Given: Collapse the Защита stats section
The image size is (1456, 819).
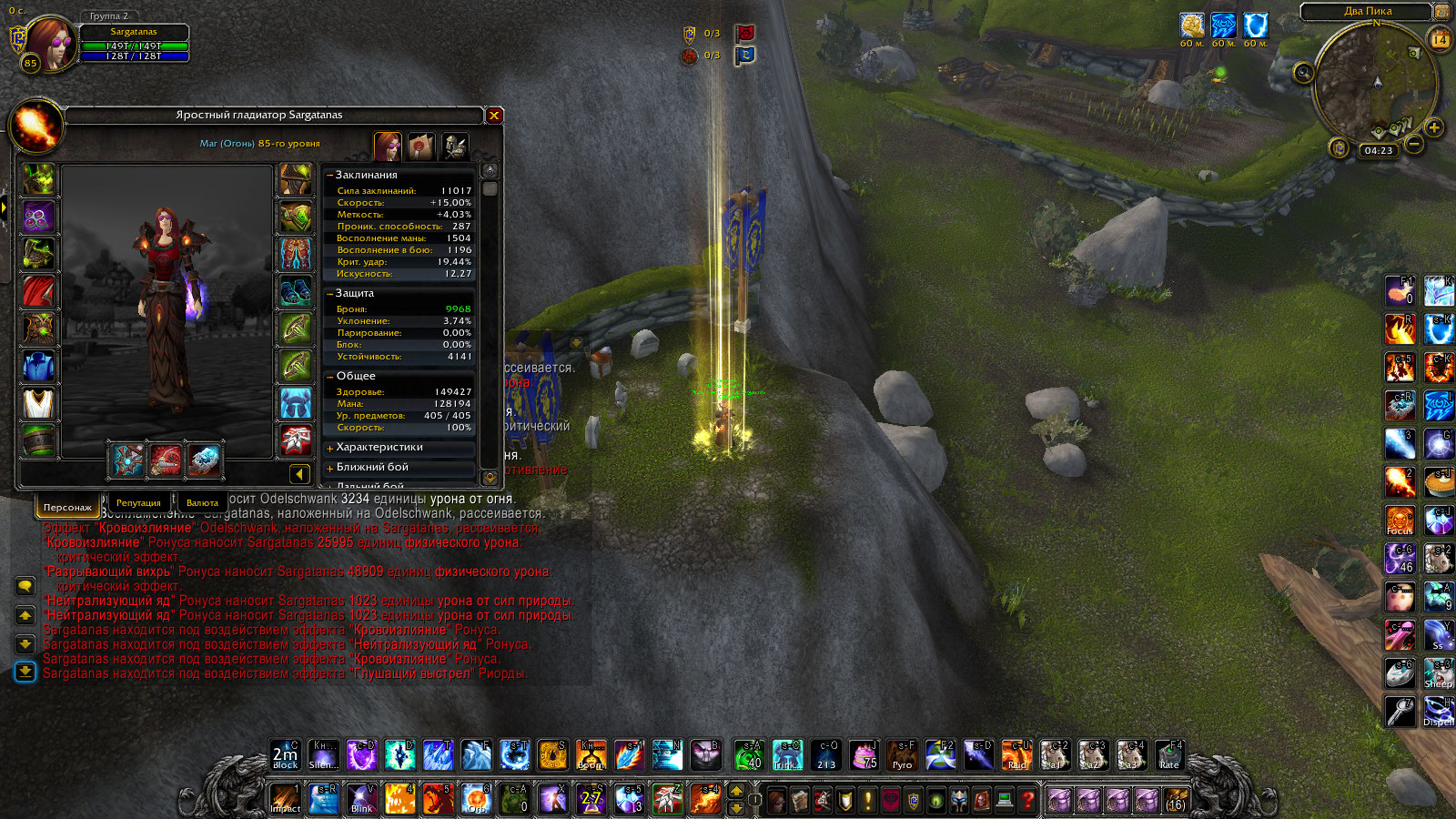Looking at the screenshot, I should (x=329, y=294).
